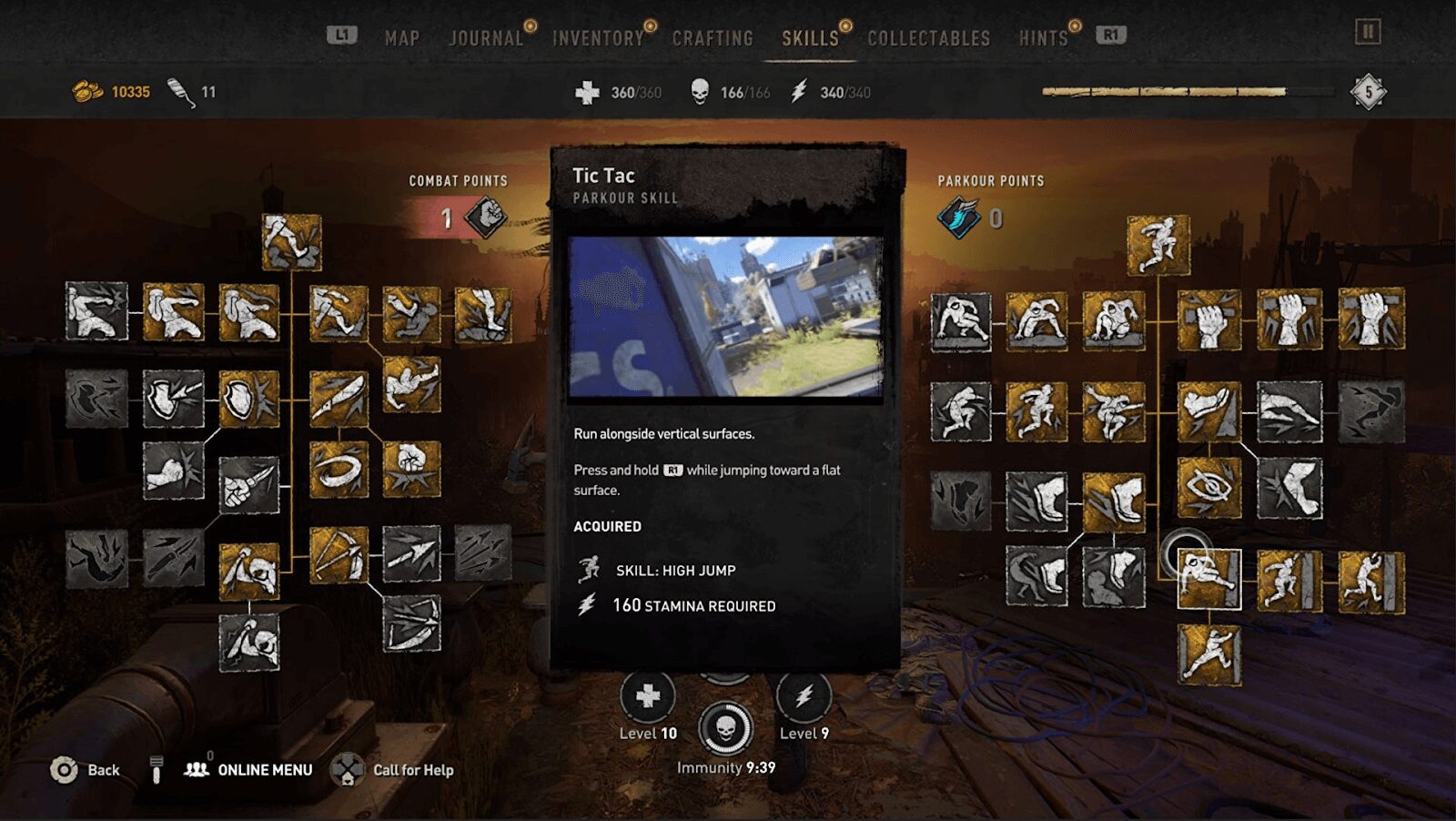Select the top skill of the parkour tree
This screenshot has height=821, width=1456.
tap(1158, 245)
